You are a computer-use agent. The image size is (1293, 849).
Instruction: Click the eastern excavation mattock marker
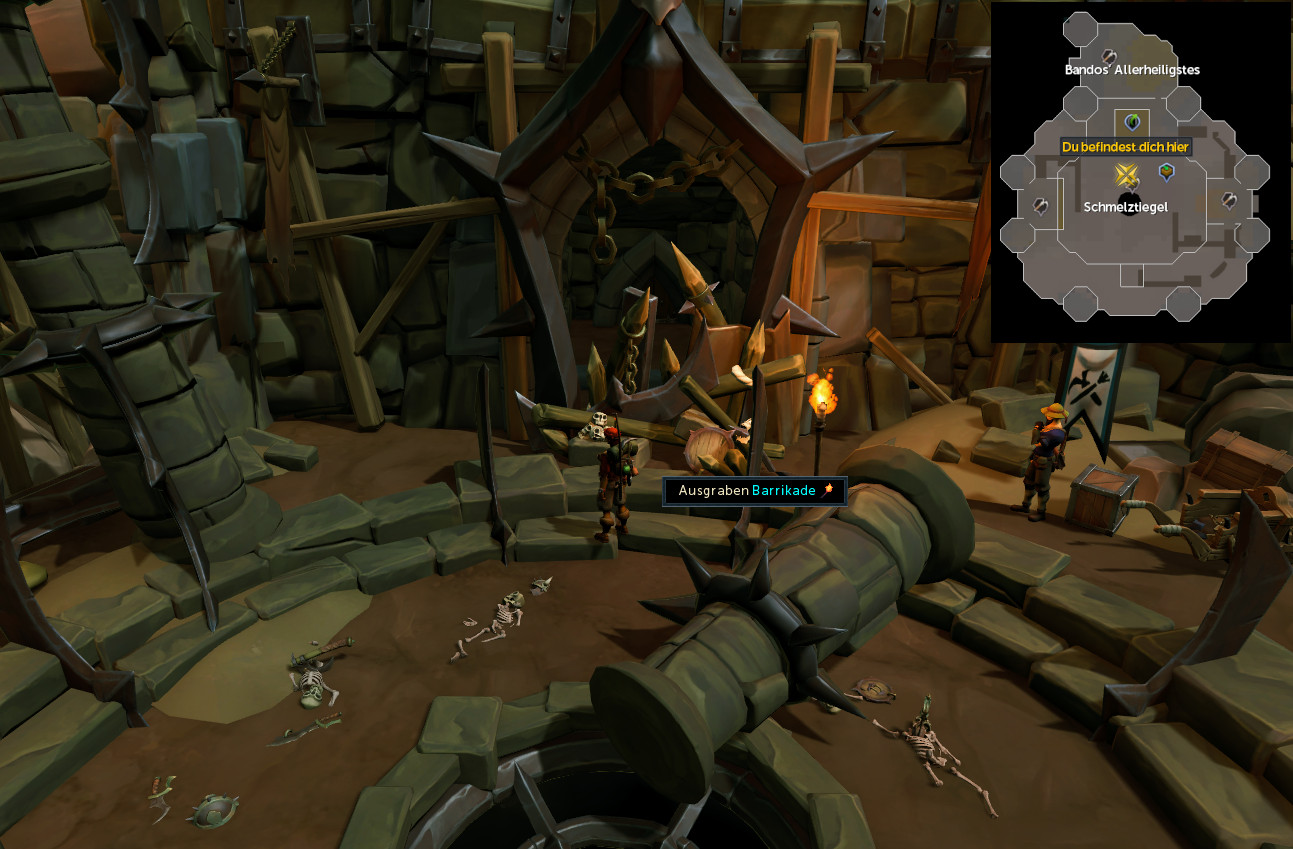[x=1229, y=200]
